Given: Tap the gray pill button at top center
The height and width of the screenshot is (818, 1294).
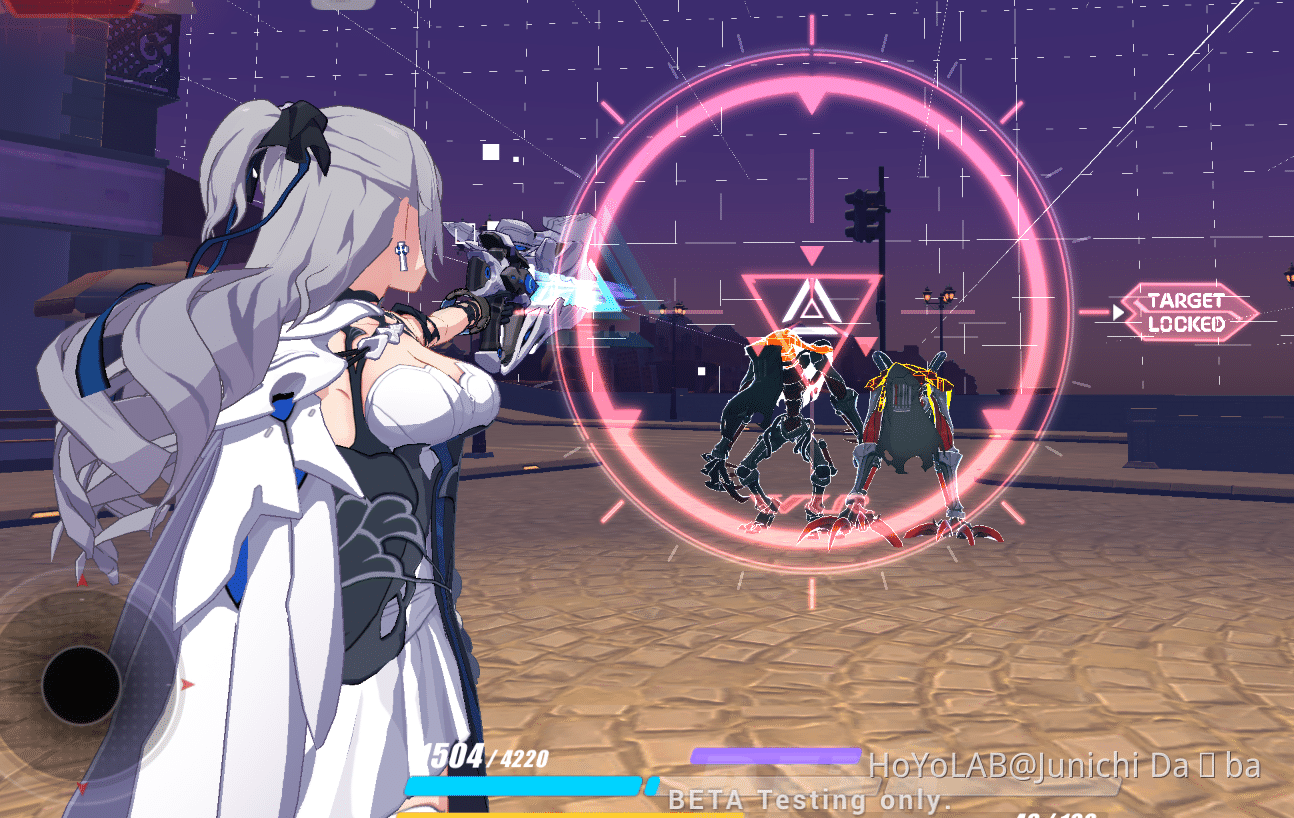Looking at the screenshot, I should 345,5.
